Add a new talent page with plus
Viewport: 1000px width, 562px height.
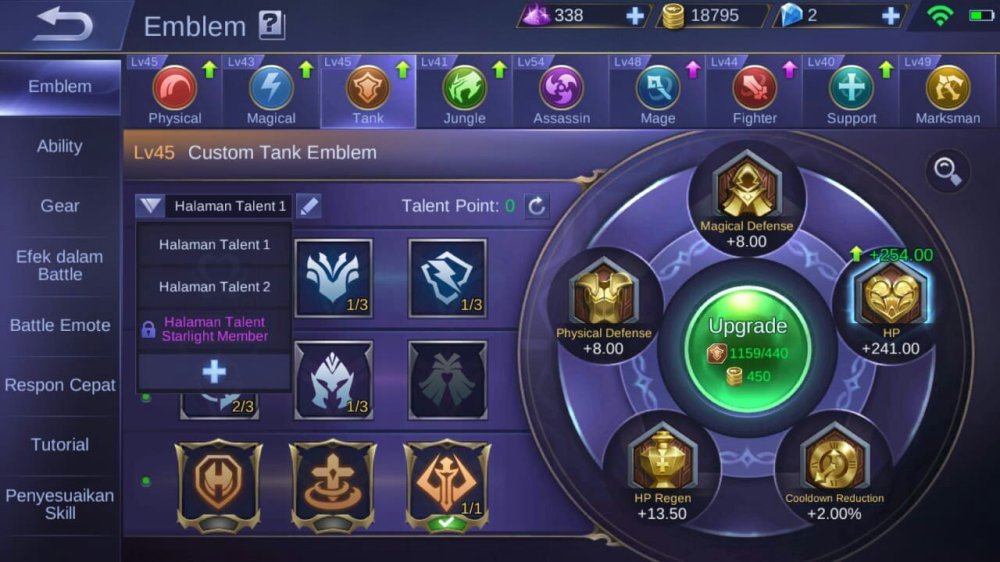point(214,372)
